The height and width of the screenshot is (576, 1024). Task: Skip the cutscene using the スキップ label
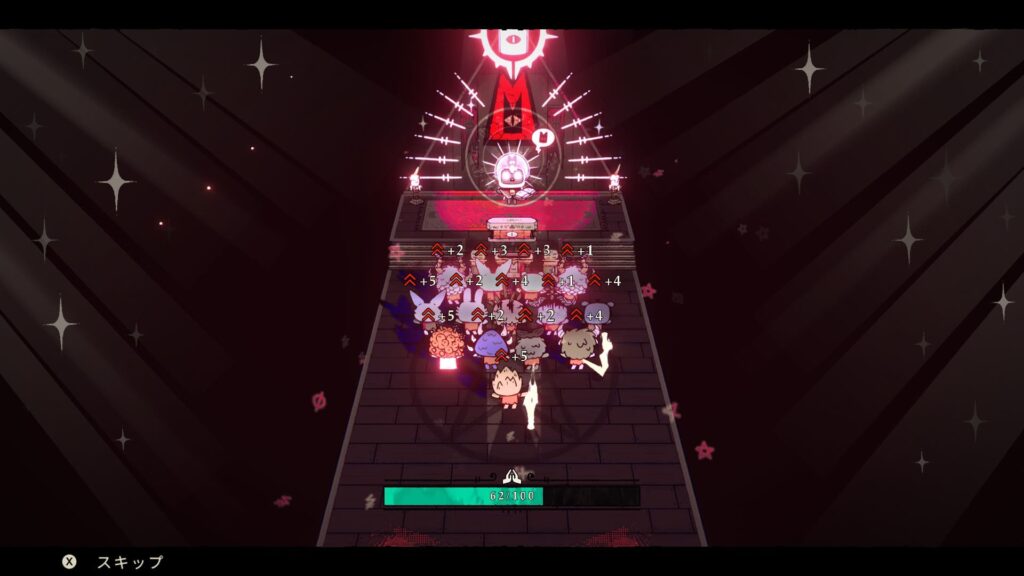(x=129, y=562)
